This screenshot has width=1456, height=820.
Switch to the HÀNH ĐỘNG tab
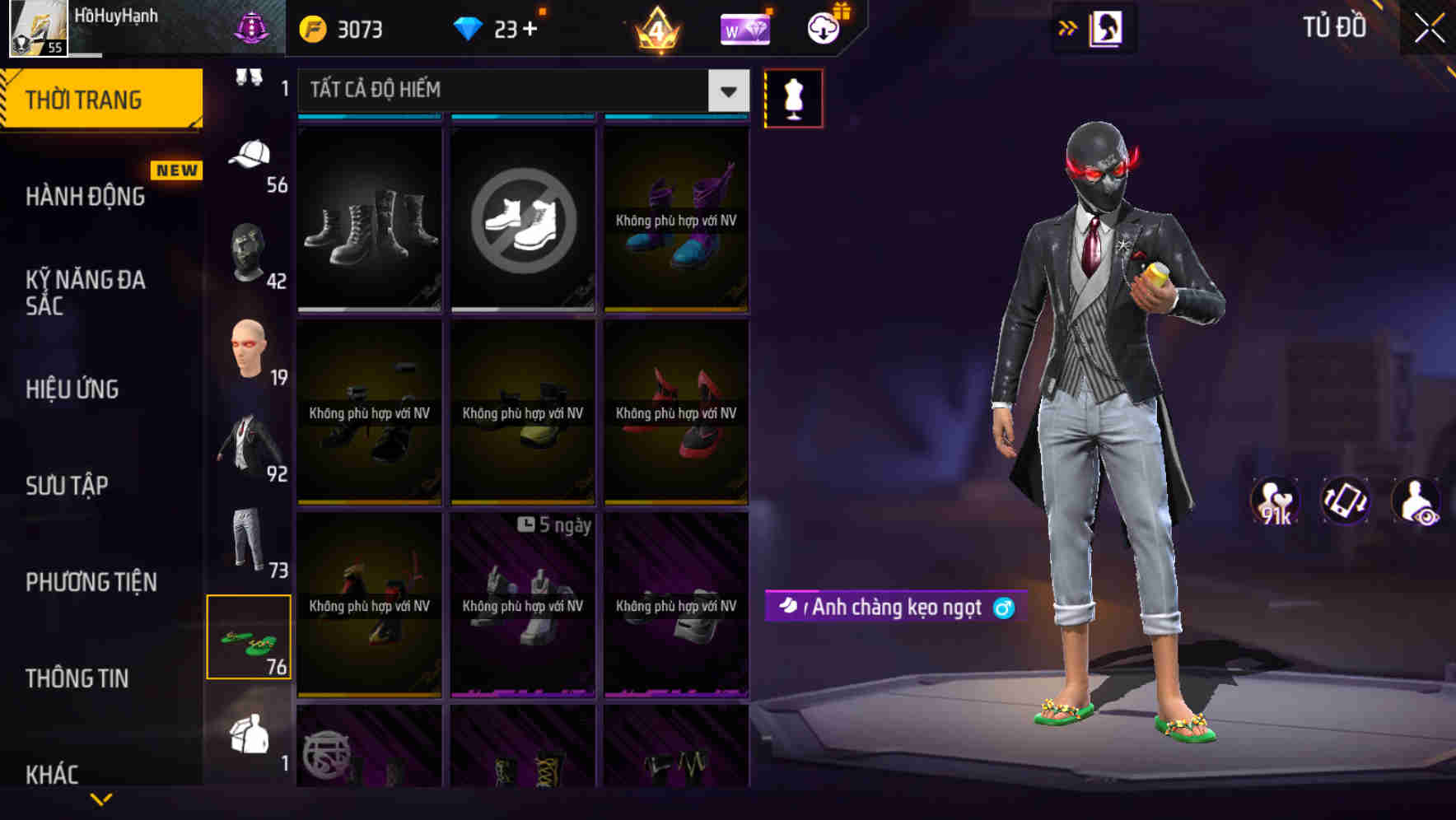pos(82,196)
